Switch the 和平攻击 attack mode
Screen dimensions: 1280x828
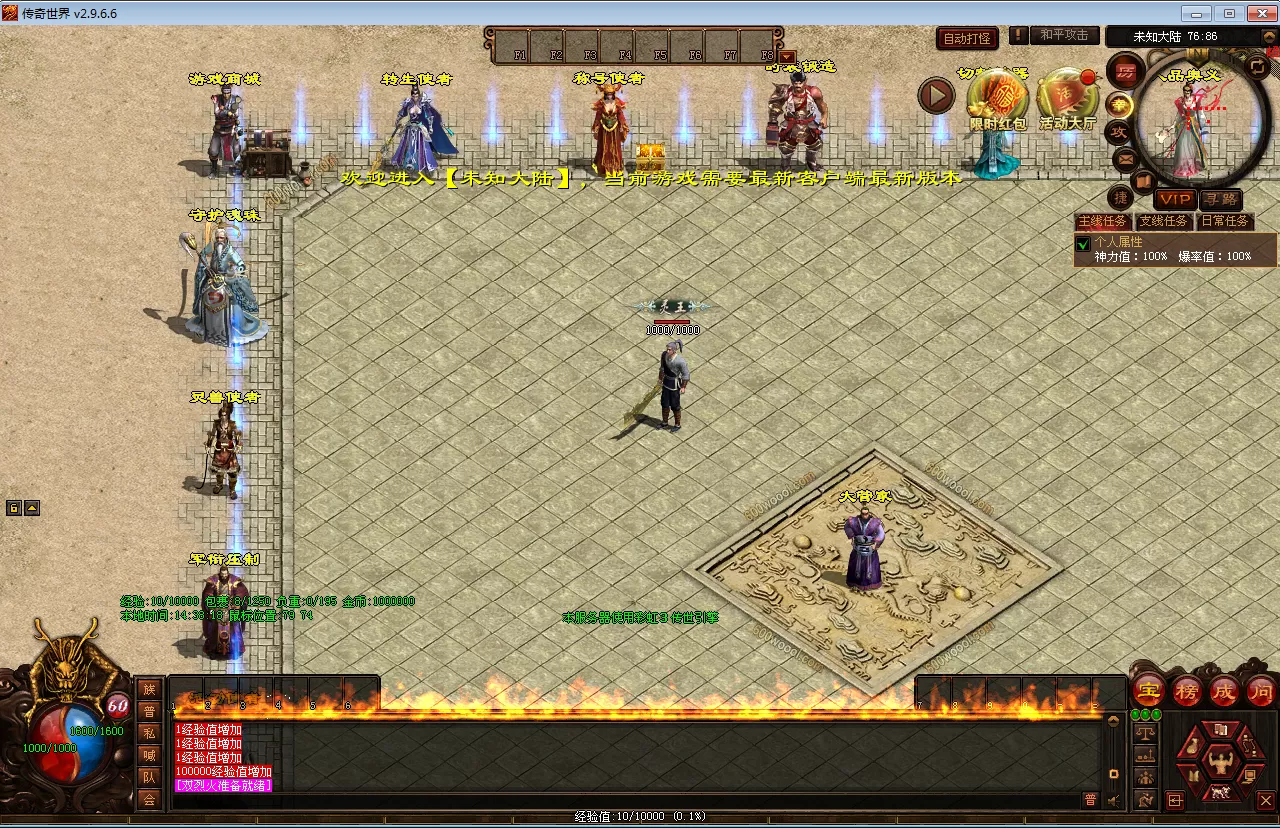pyautogui.click(x=1064, y=35)
